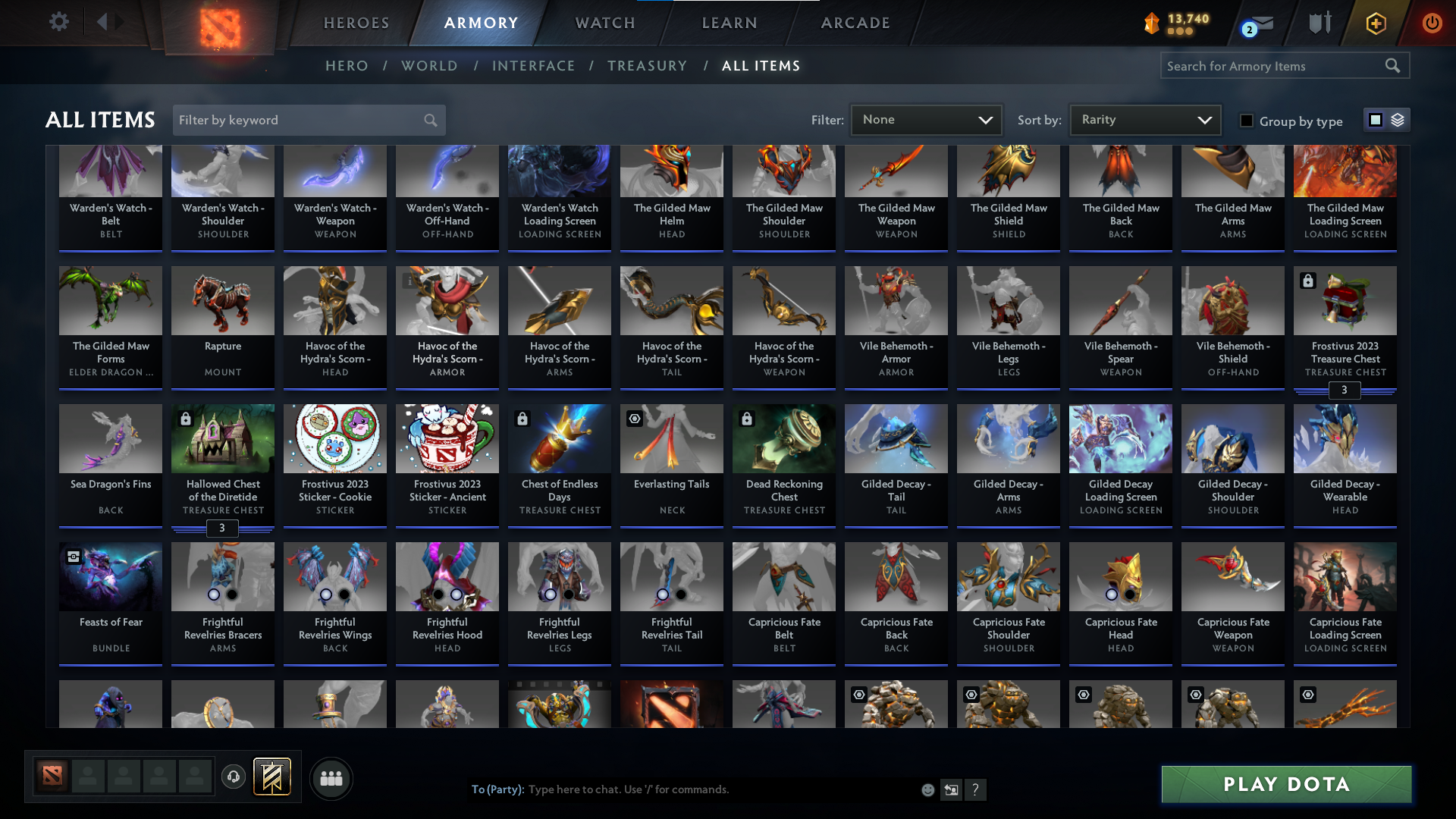The width and height of the screenshot is (1456, 819).
Task: Open settings with the gear icon
Action: pos(59,21)
